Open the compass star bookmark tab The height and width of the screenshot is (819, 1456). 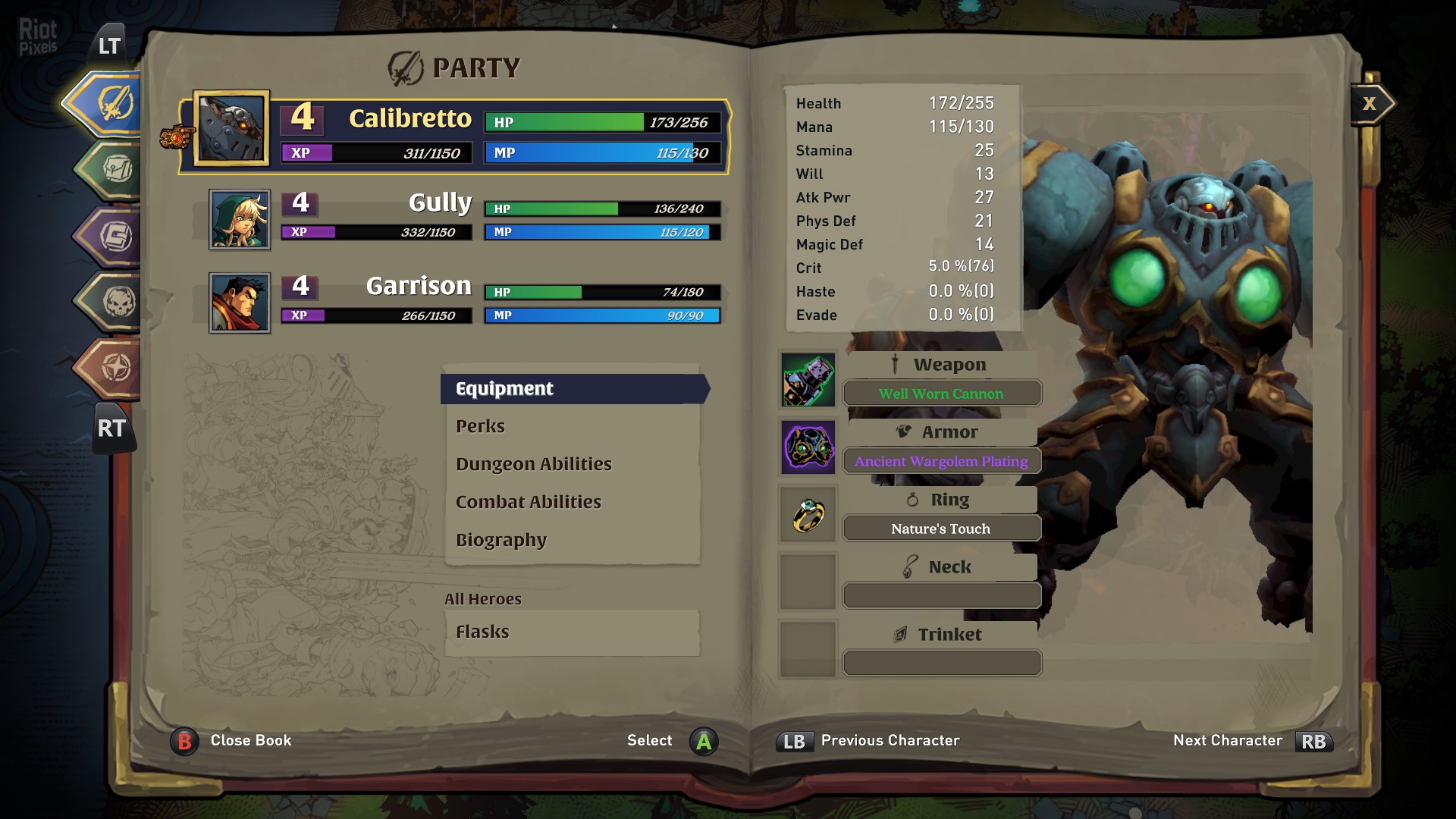(115, 369)
